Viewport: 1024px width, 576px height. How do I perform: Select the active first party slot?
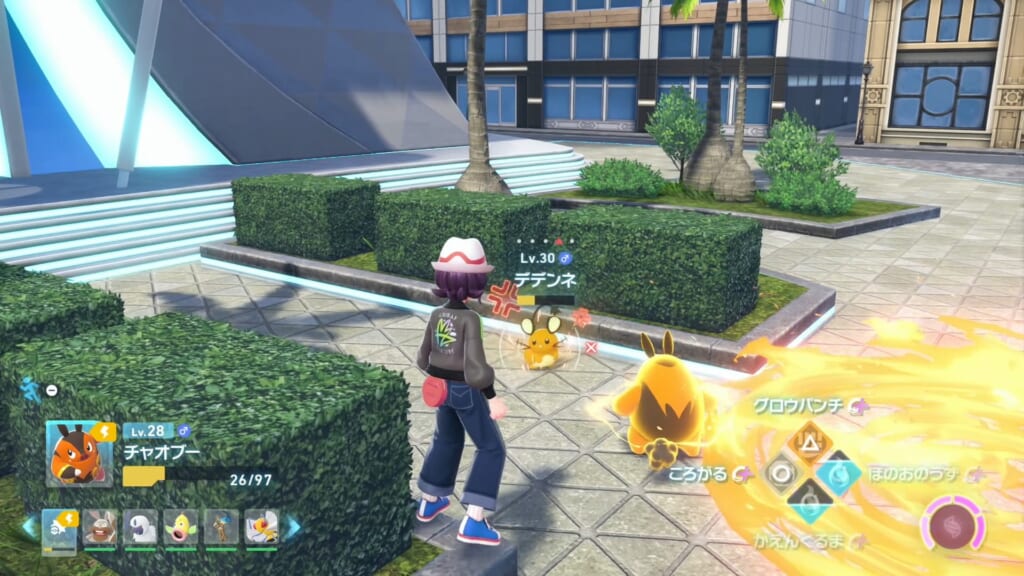point(59,527)
